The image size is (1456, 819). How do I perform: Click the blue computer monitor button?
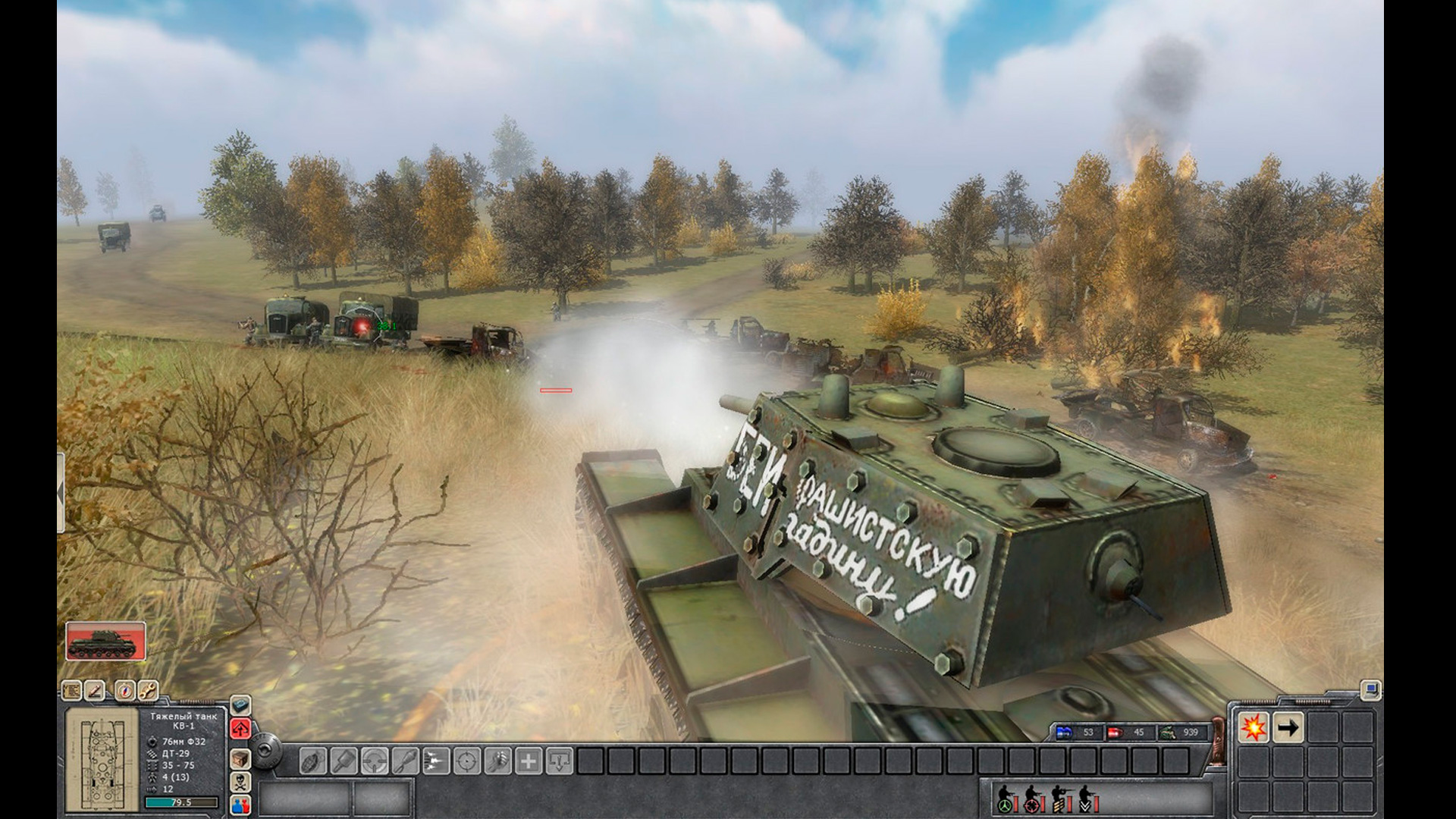[x=1370, y=690]
